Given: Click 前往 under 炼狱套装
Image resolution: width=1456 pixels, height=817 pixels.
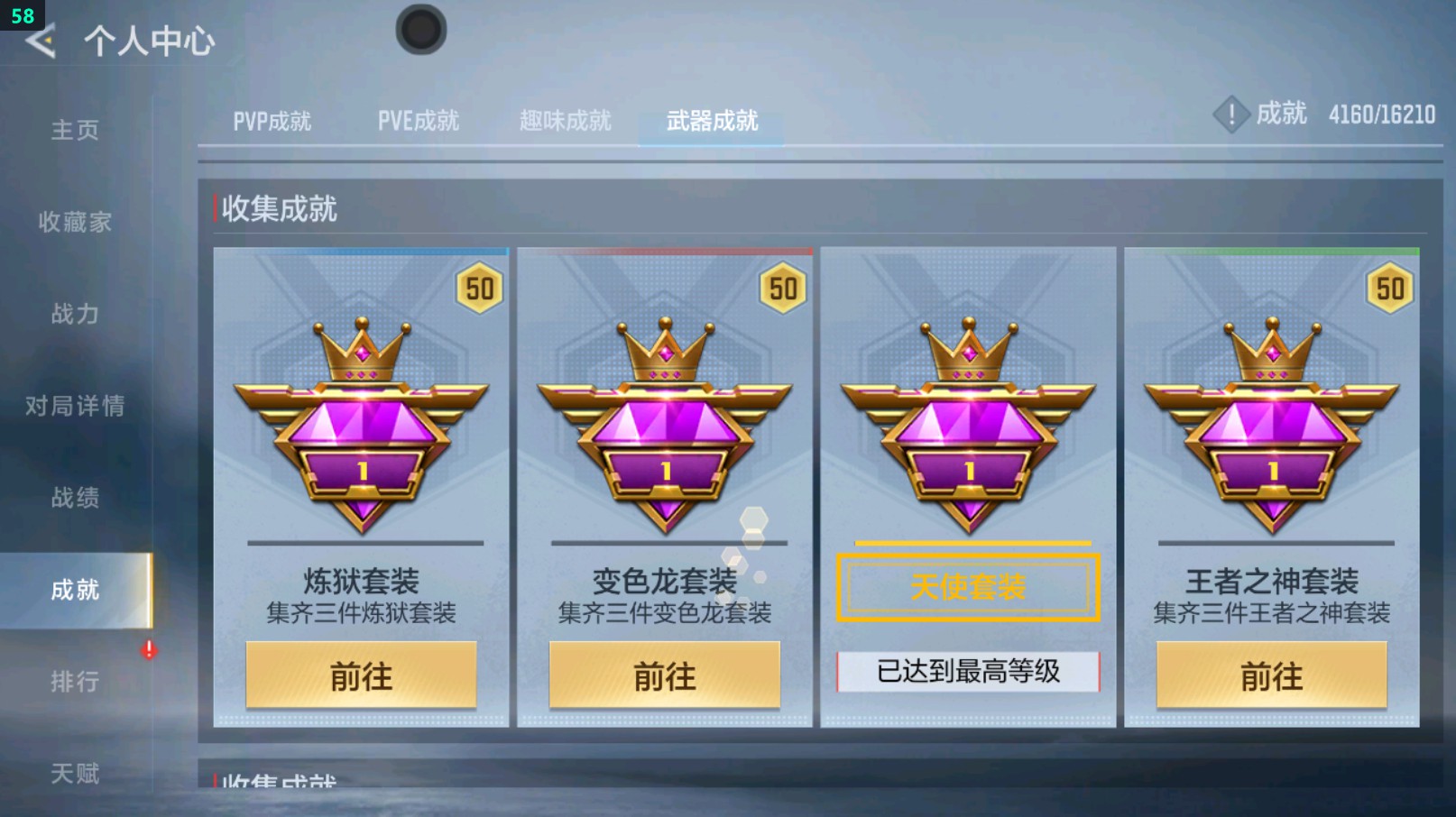Looking at the screenshot, I should point(360,675).
